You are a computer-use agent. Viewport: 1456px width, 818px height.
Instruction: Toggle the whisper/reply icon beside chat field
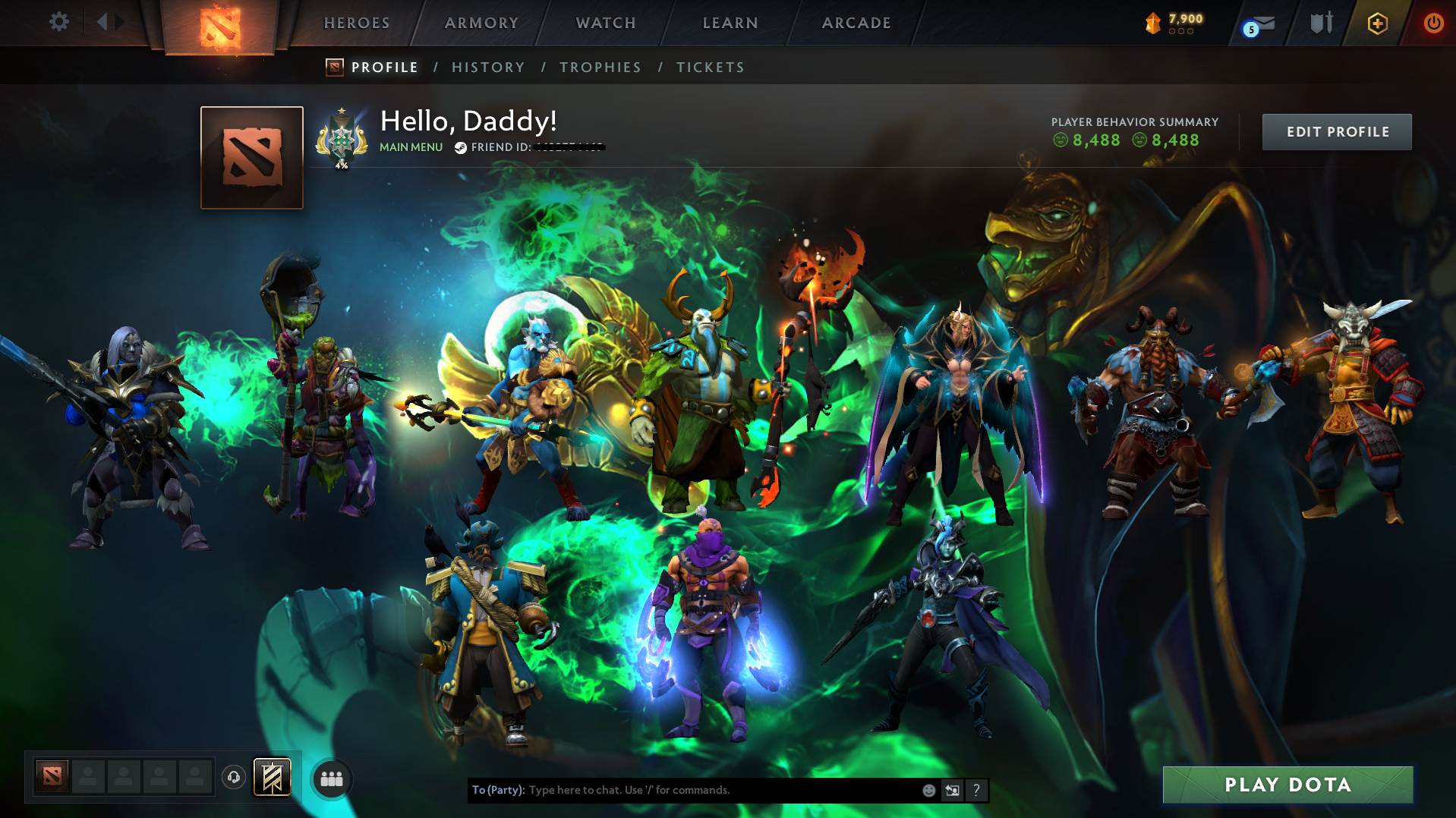pyautogui.click(x=953, y=790)
